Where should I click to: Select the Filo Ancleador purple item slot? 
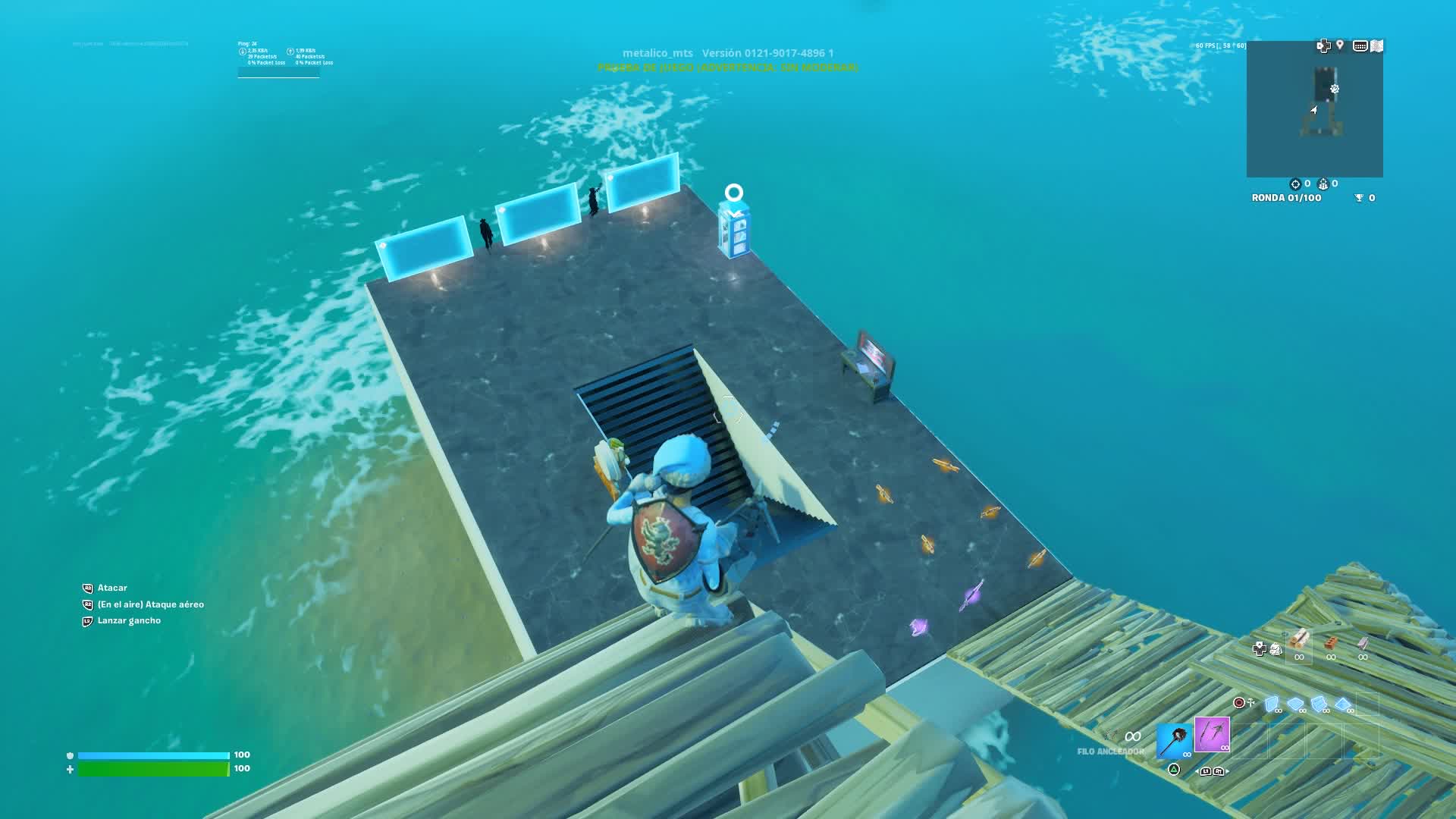coord(1212,736)
